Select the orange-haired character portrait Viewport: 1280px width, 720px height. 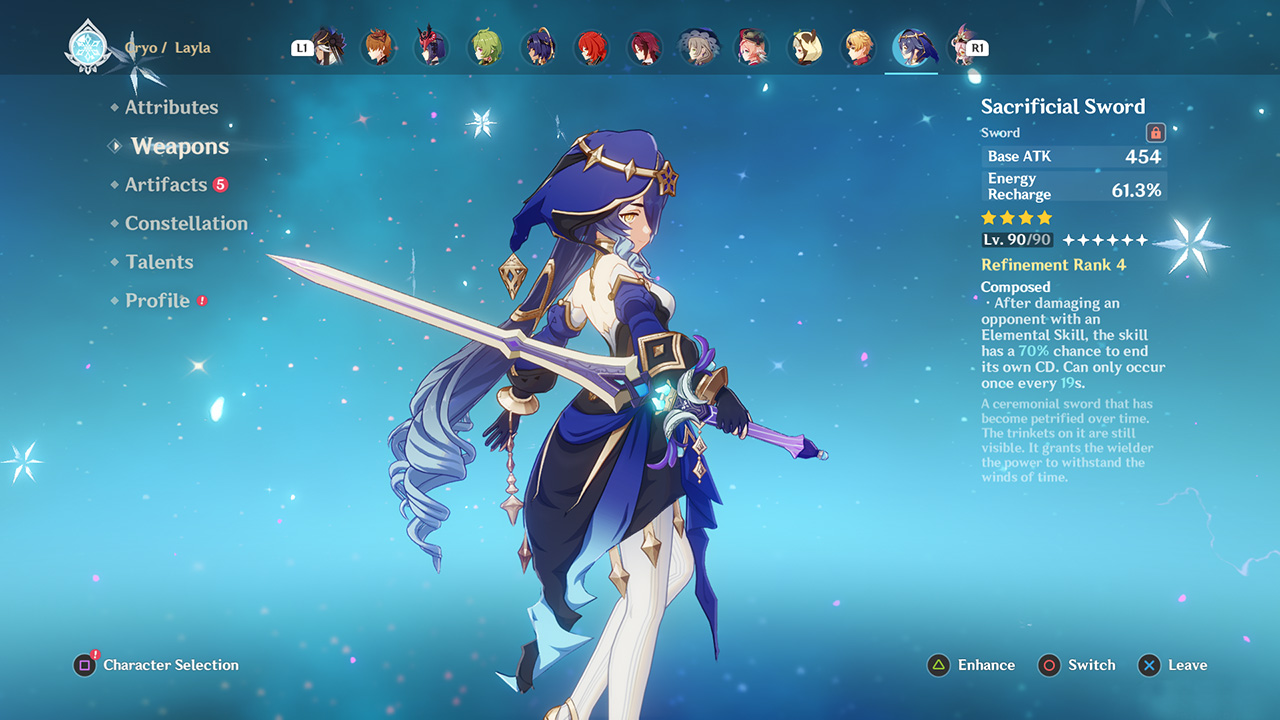[x=378, y=48]
